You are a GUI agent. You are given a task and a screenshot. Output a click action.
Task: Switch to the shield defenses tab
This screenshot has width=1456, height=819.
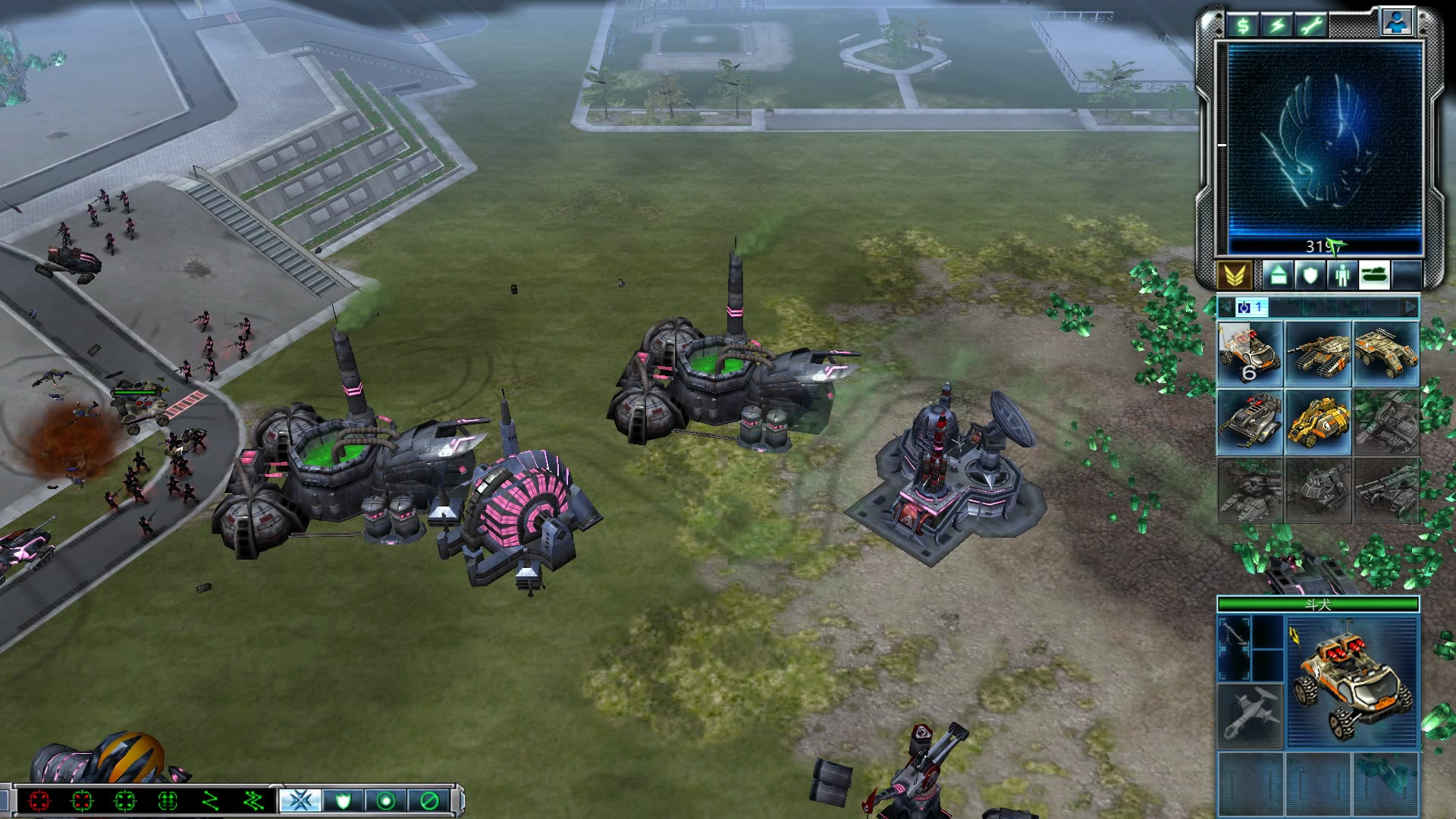point(1310,275)
